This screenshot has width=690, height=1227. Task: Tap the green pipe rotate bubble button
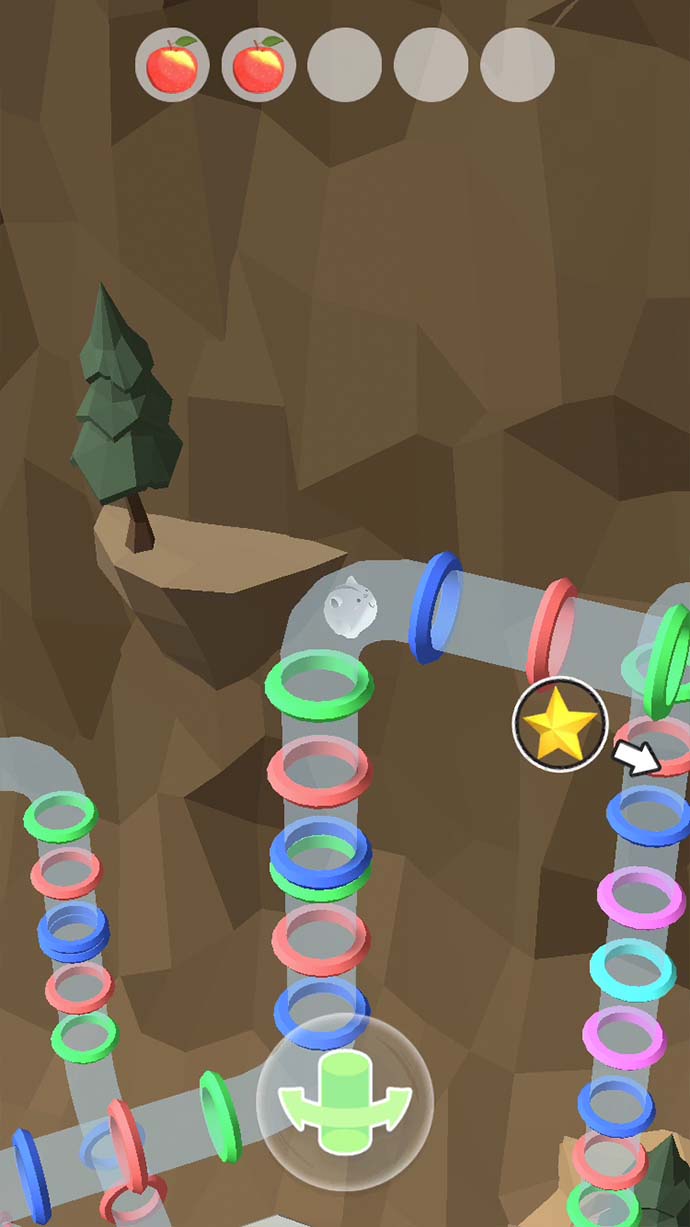345,1101
